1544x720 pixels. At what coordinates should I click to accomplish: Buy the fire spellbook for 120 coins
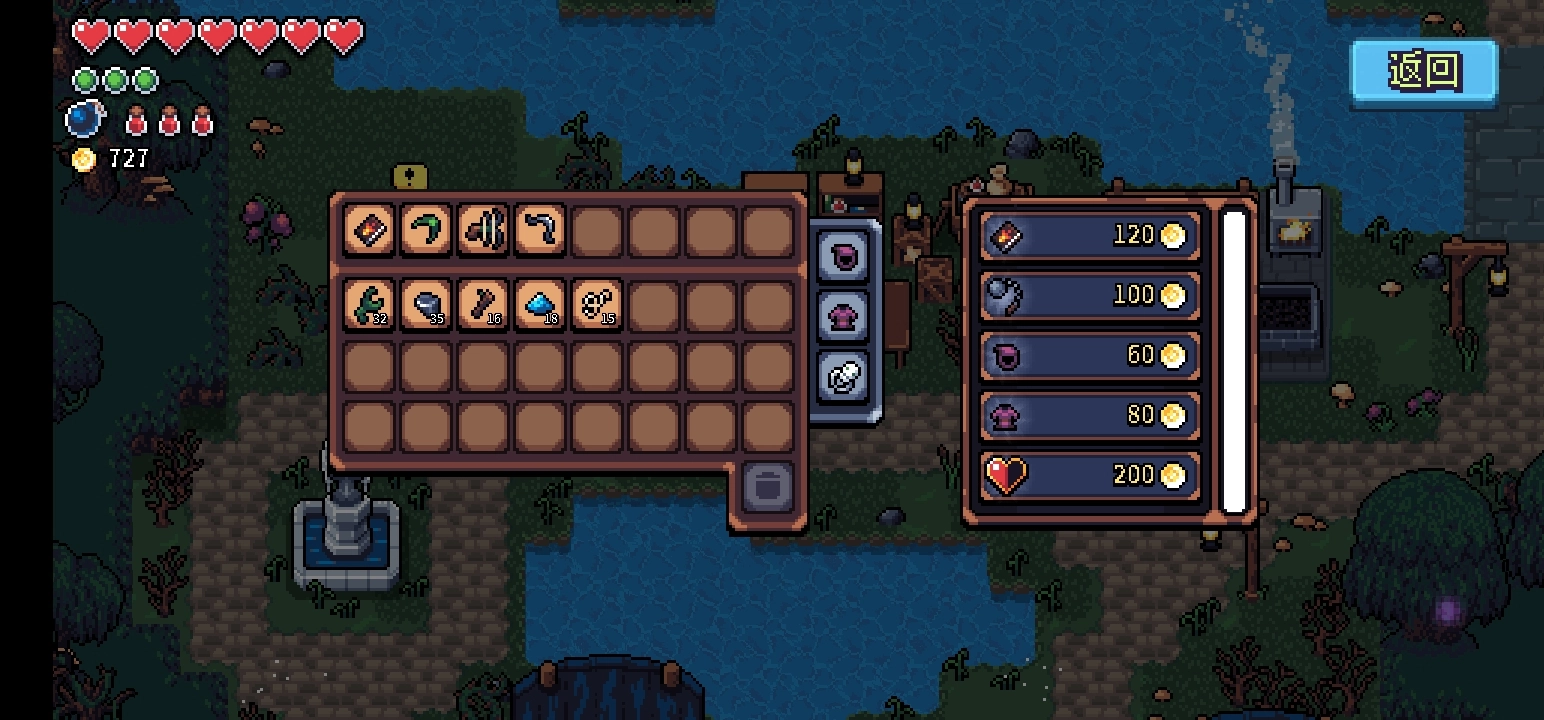(x=1089, y=236)
